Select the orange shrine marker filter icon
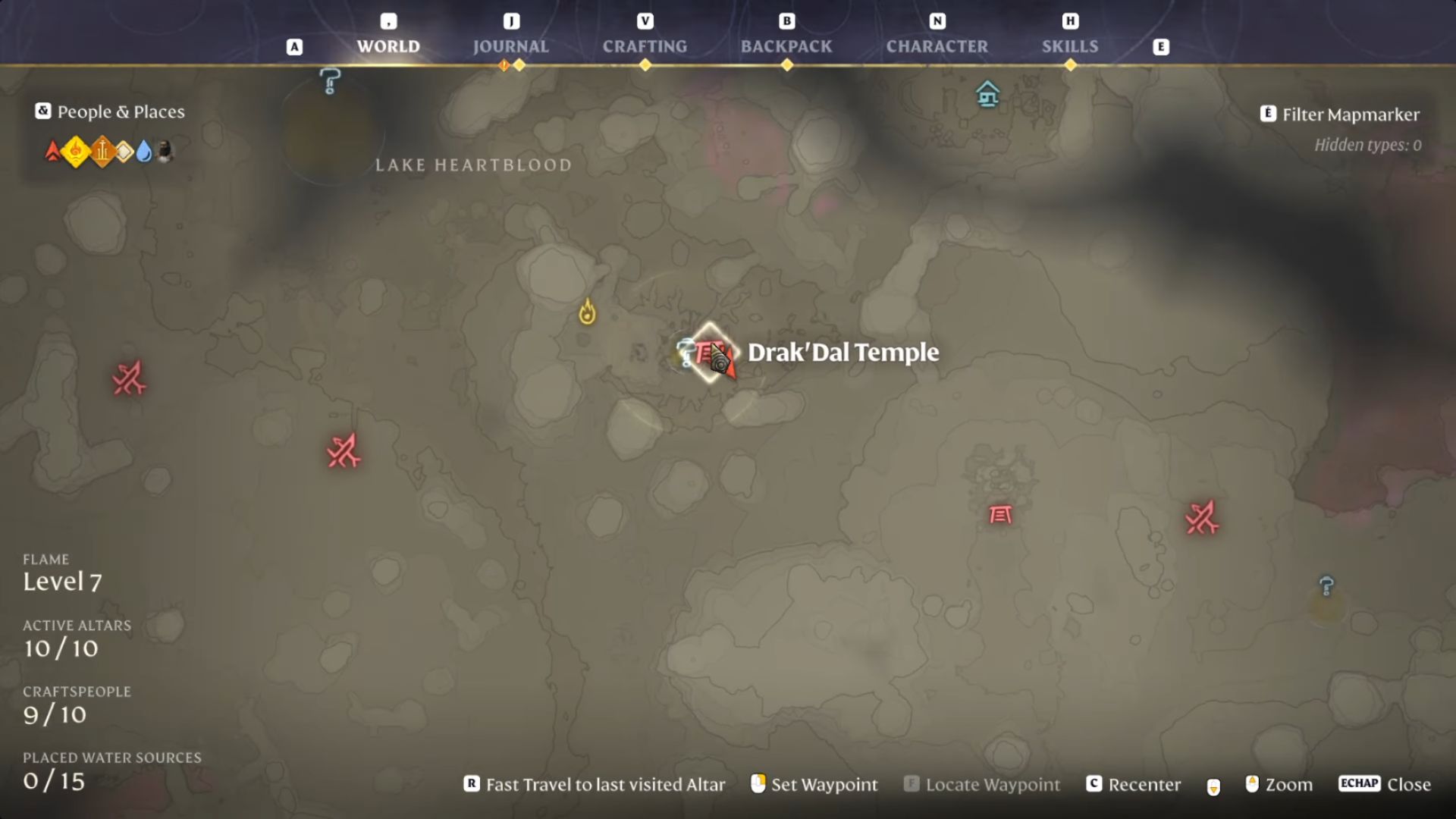 [102, 151]
